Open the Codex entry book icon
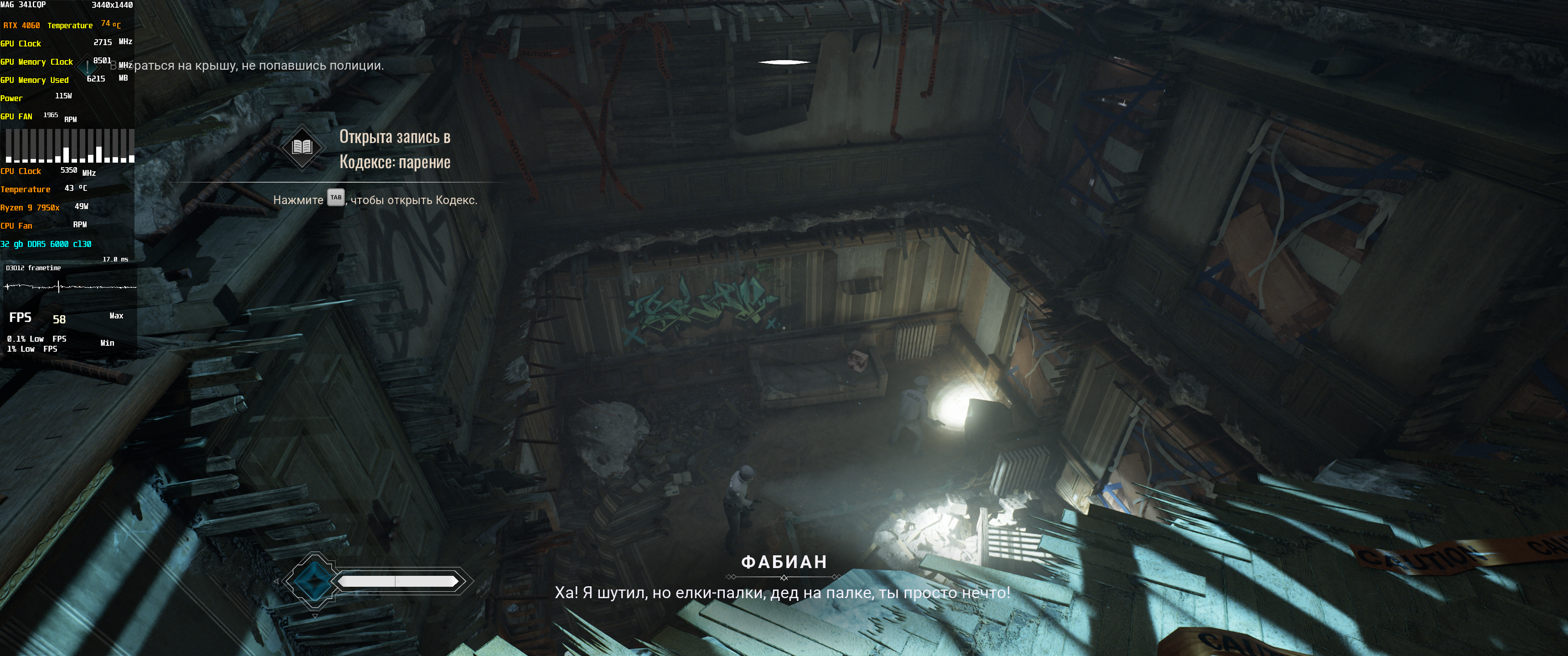This screenshot has height=656, width=1568. click(302, 147)
